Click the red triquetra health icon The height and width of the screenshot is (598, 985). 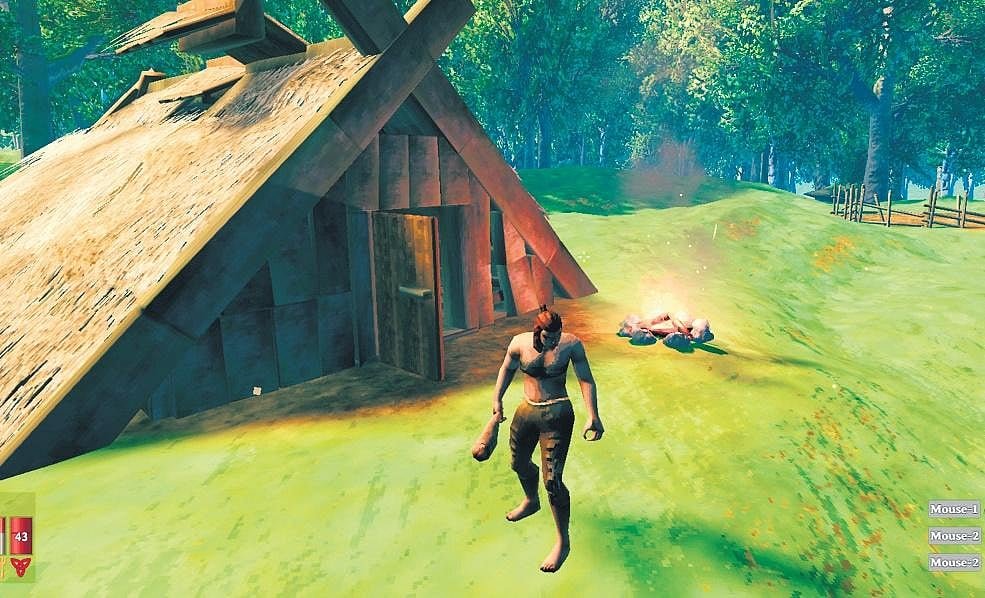tap(20, 567)
